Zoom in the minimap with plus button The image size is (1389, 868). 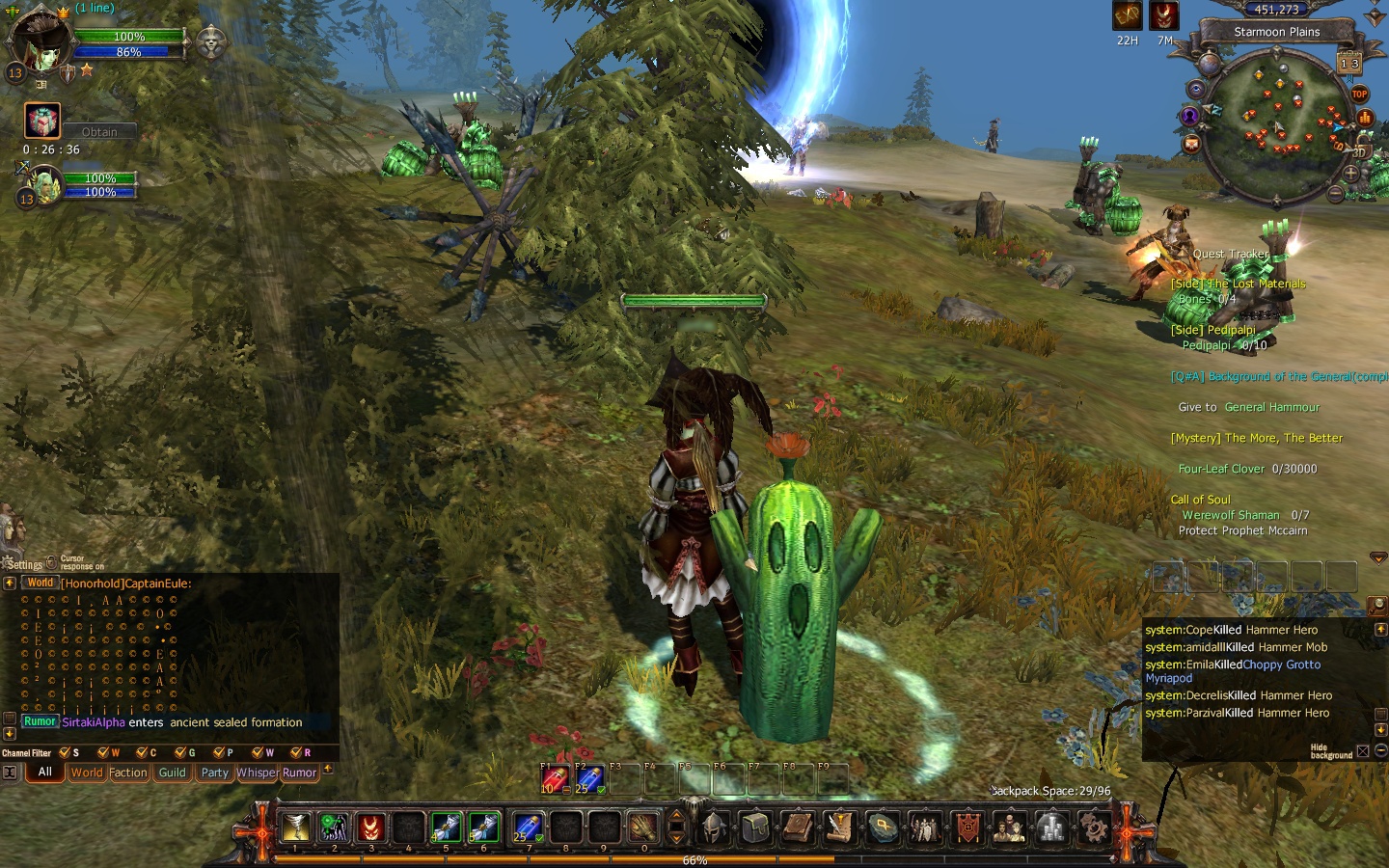tap(1350, 174)
